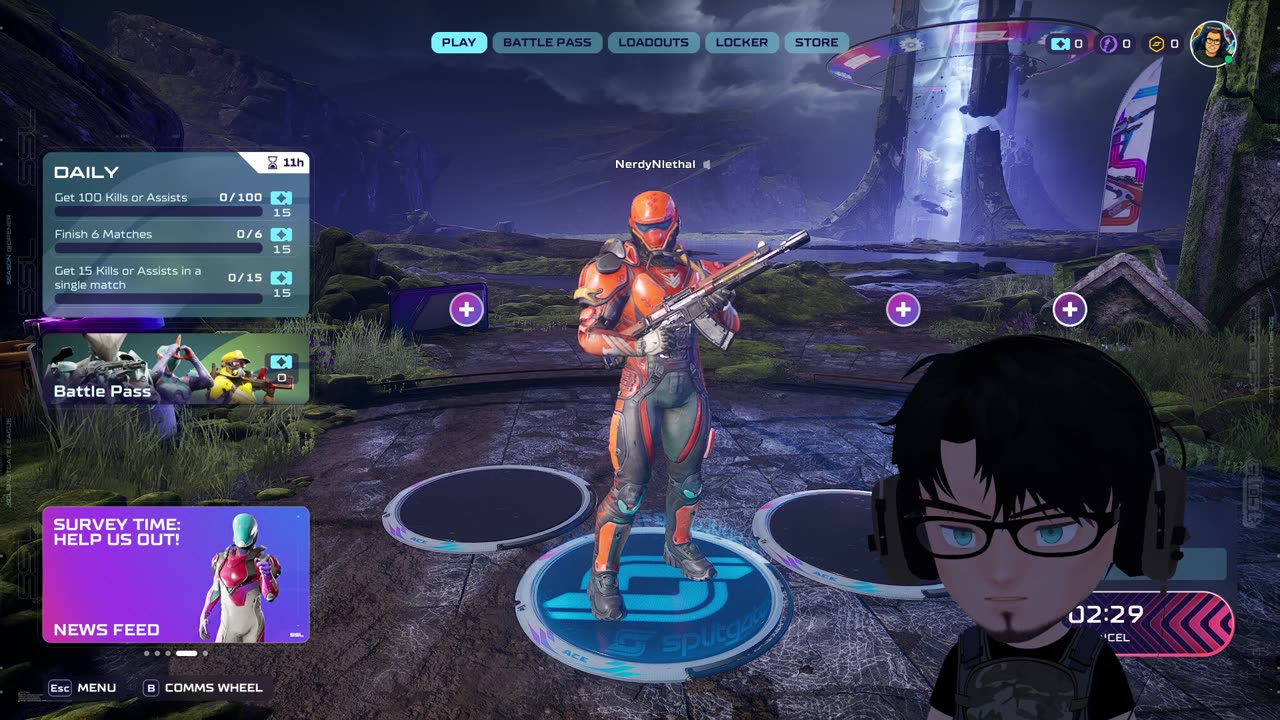The image size is (1280, 720).
Task: Select the Battle Pass card
Action: (176, 369)
